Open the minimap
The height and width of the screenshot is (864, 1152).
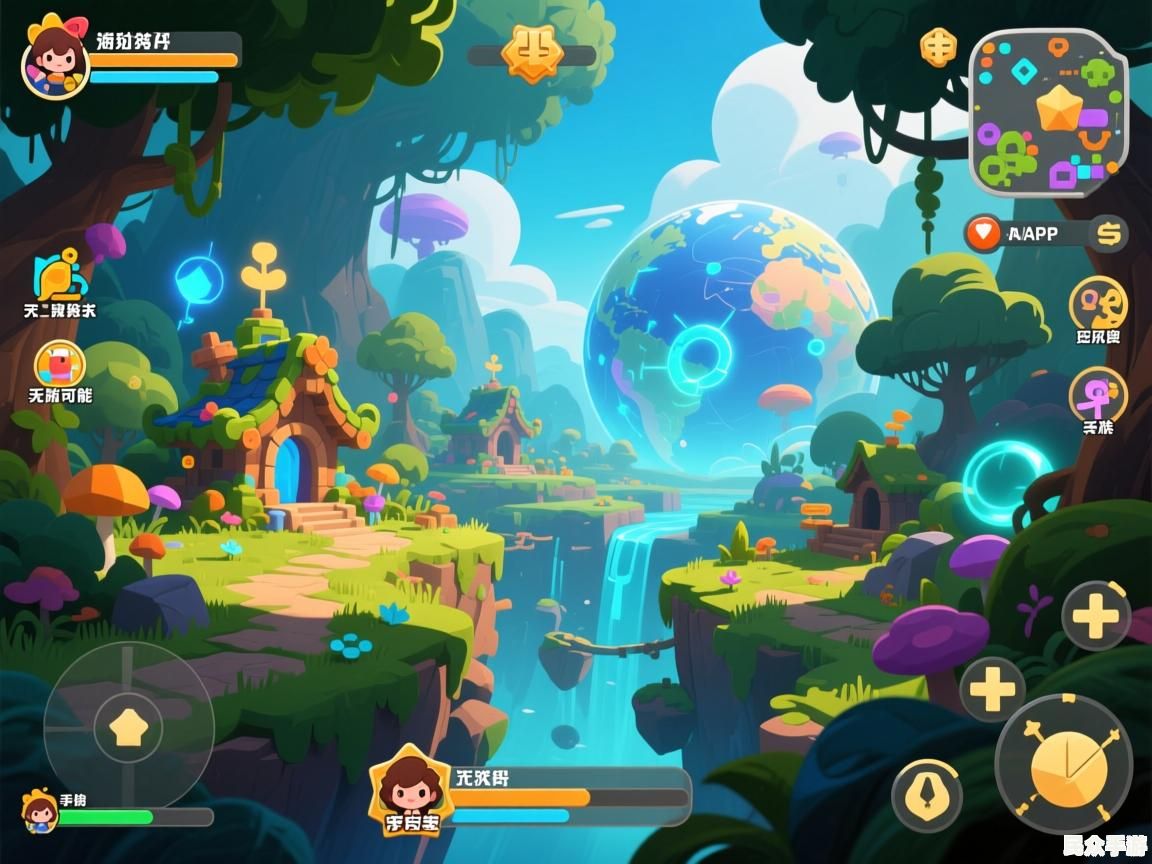pyautogui.click(x=1049, y=112)
